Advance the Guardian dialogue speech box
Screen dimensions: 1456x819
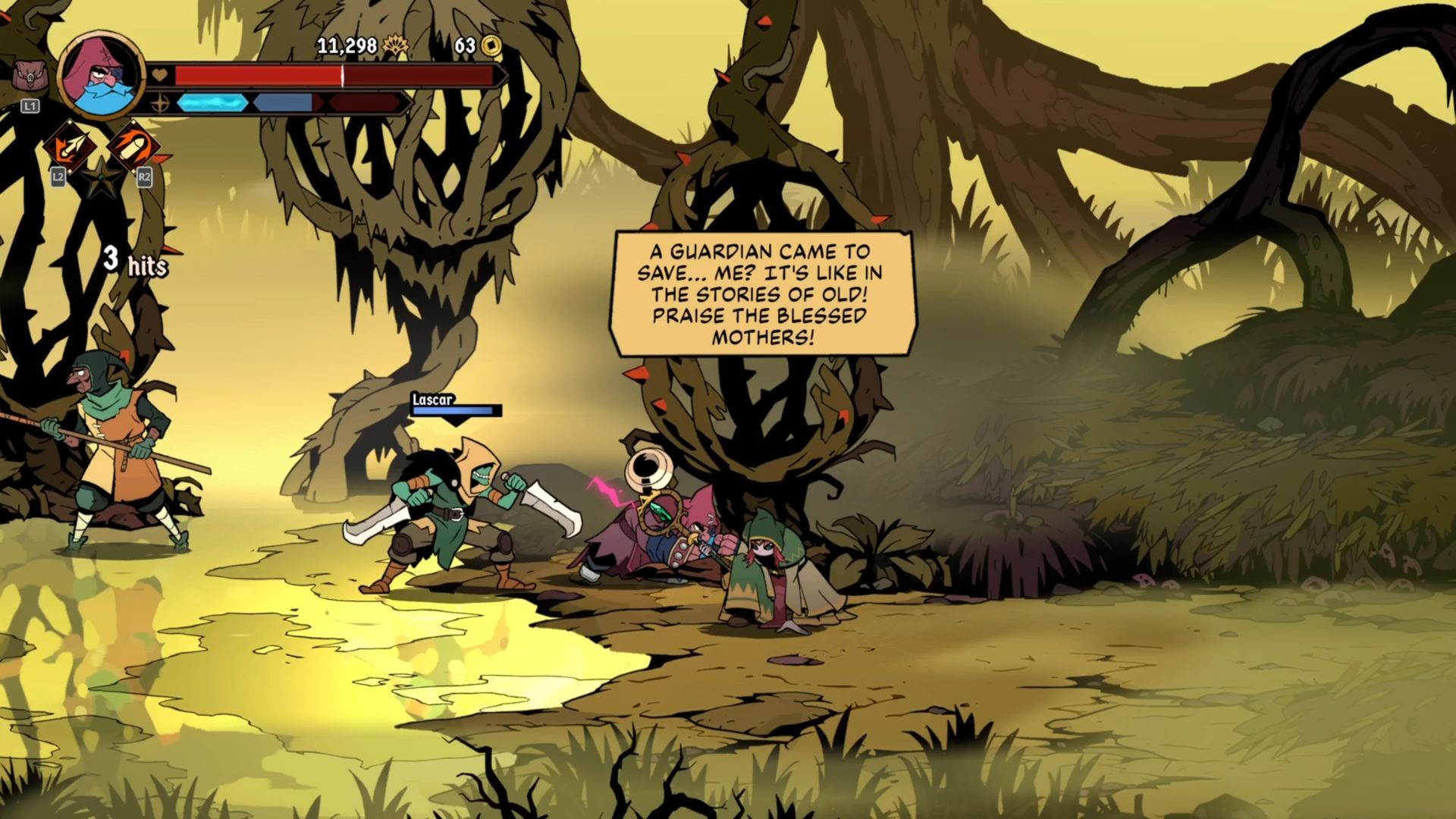click(762, 293)
